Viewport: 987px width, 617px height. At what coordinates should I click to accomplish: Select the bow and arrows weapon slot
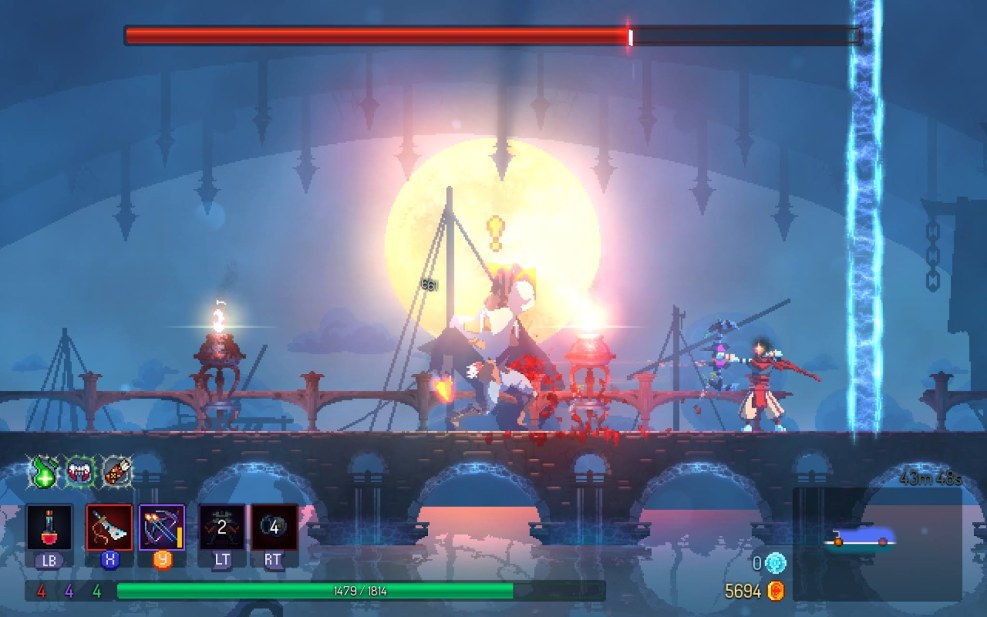(x=162, y=527)
